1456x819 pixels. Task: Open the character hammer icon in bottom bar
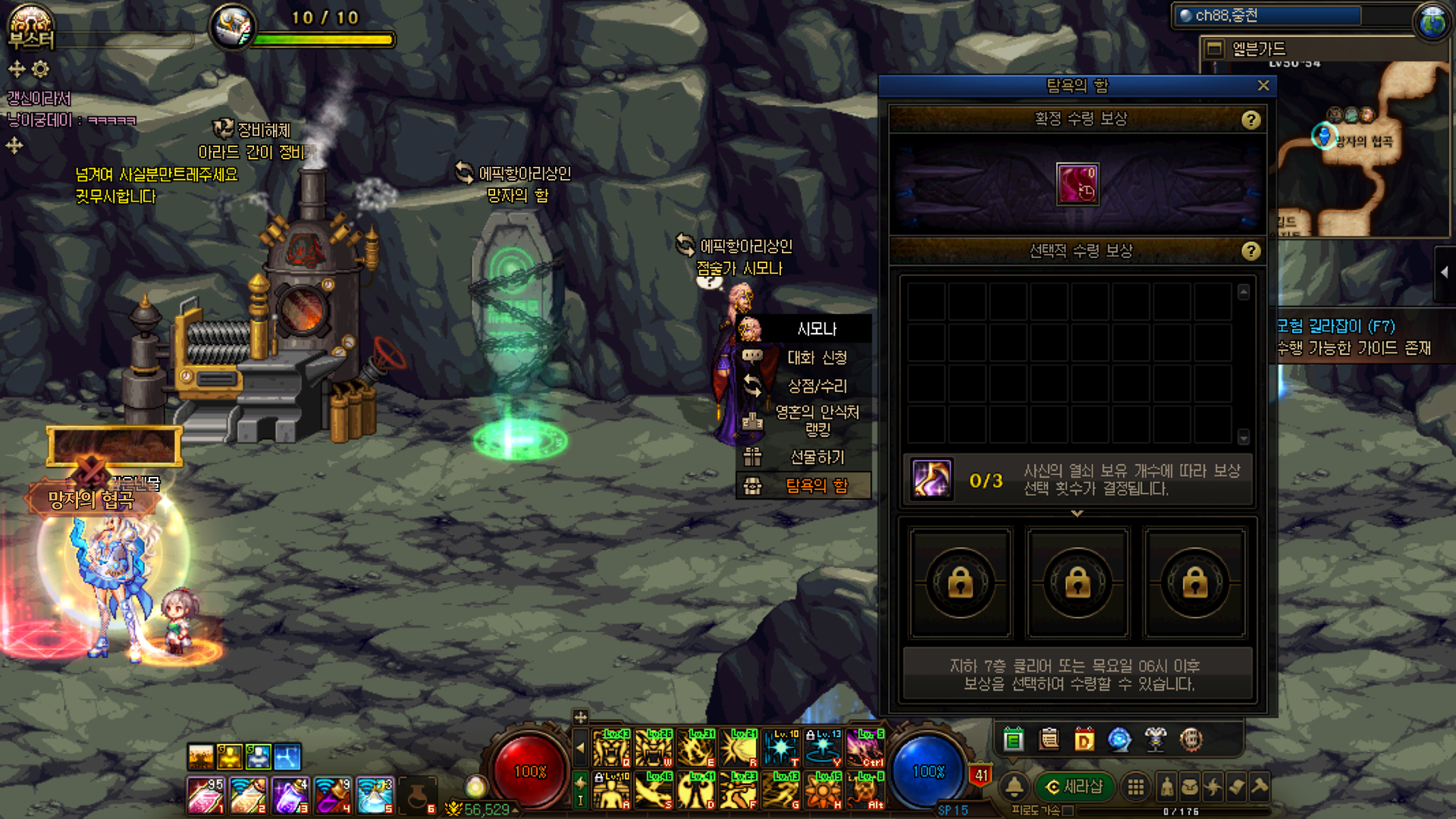click(1260, 787)
